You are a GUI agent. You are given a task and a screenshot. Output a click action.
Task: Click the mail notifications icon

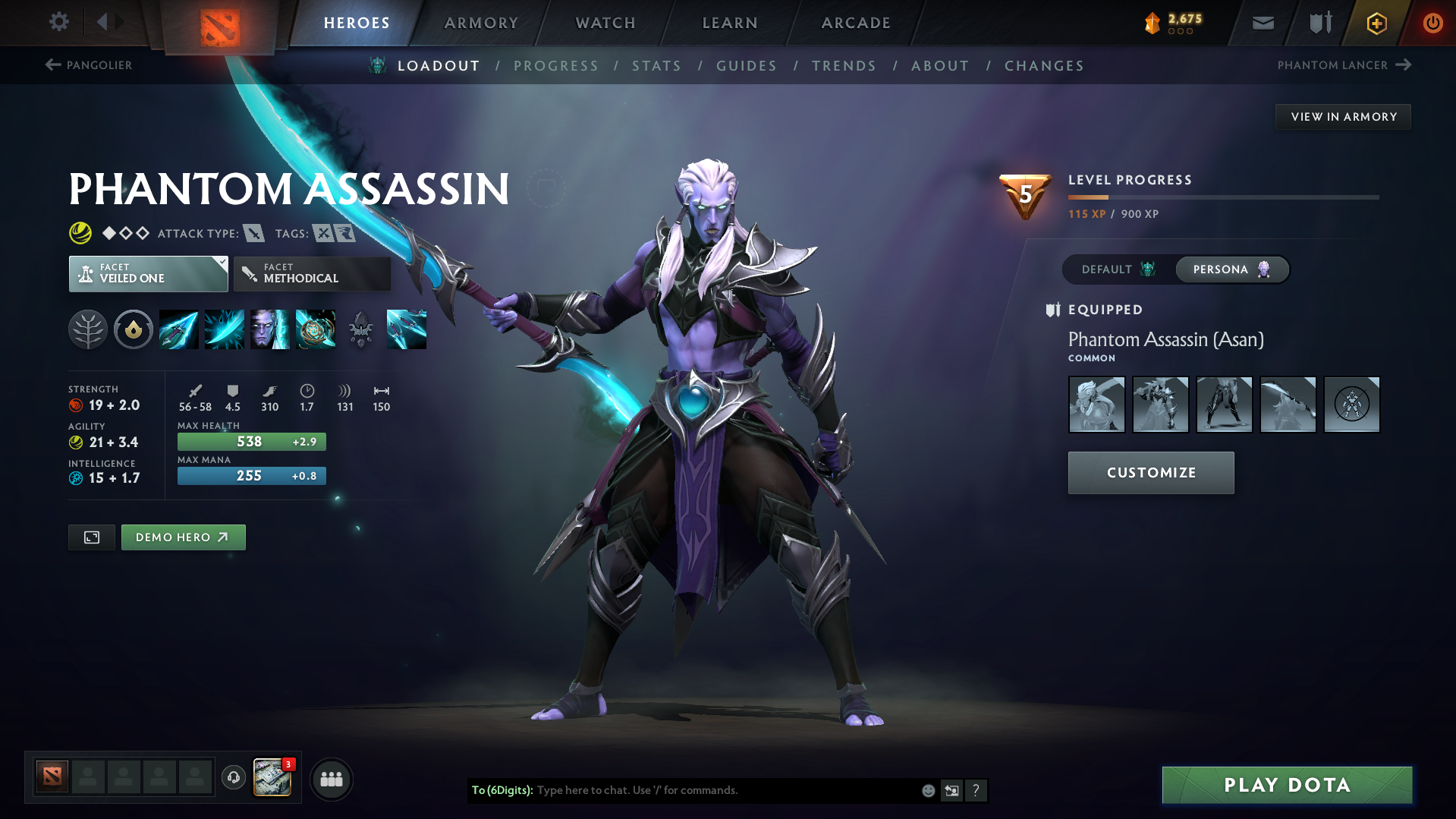click(1262, 22)
